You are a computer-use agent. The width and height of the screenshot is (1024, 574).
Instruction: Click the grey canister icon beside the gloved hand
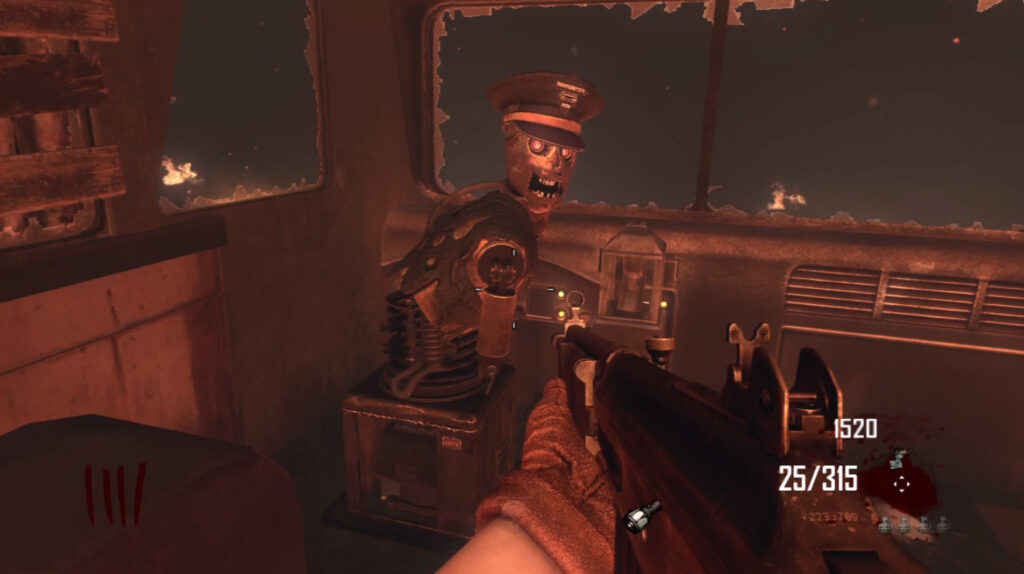click(638, 516)
